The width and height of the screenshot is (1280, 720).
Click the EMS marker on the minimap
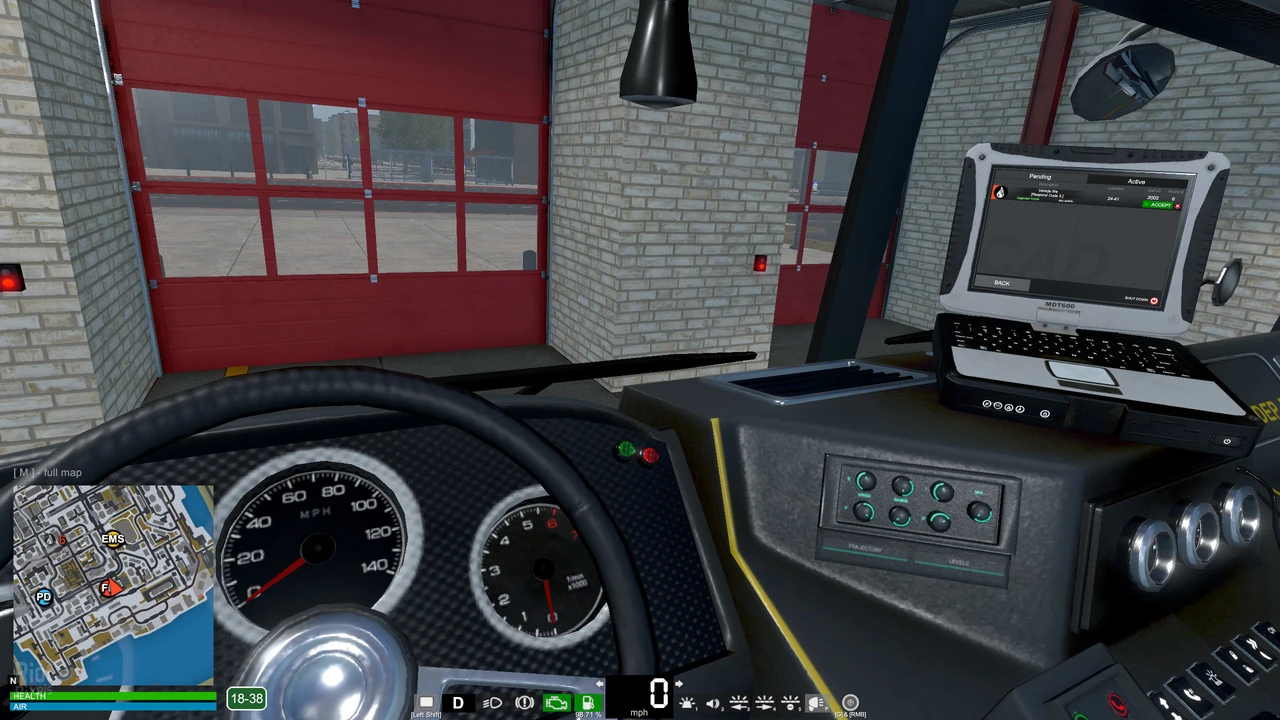113,539
